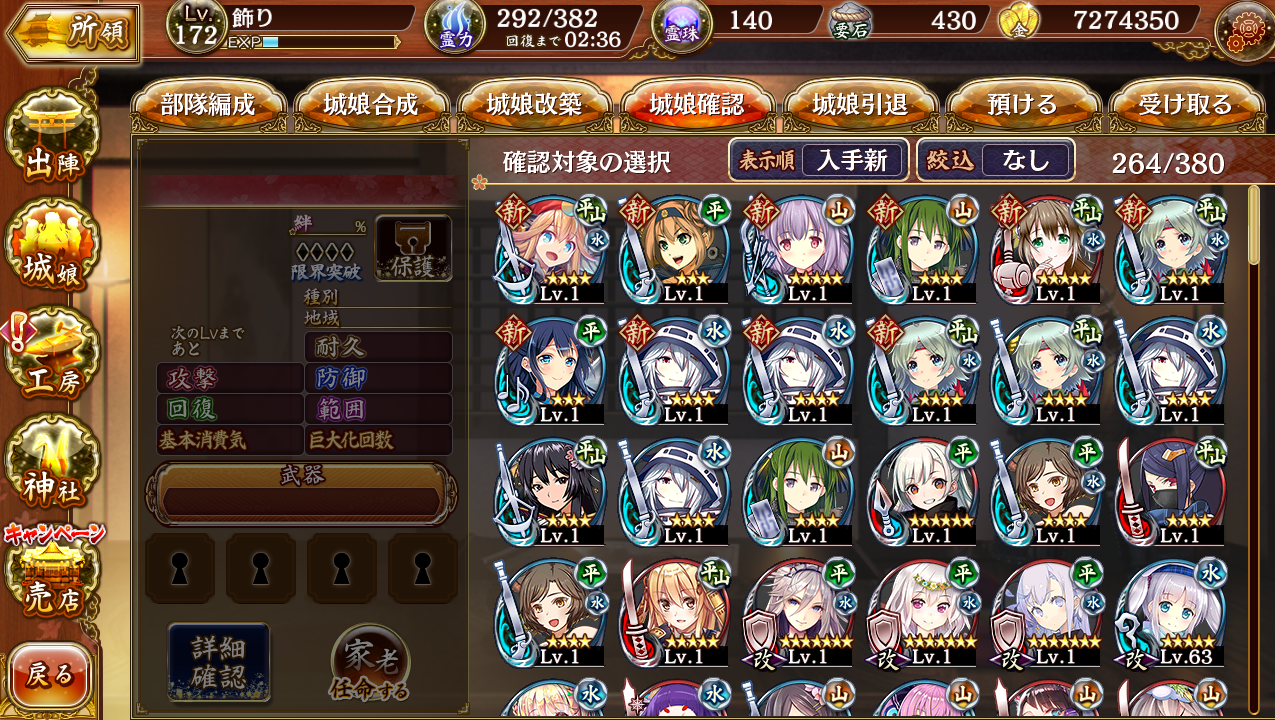1275x720 pixels.
Task: Switch to the 城娘合成 tab
Action: (x=371, y=105)
